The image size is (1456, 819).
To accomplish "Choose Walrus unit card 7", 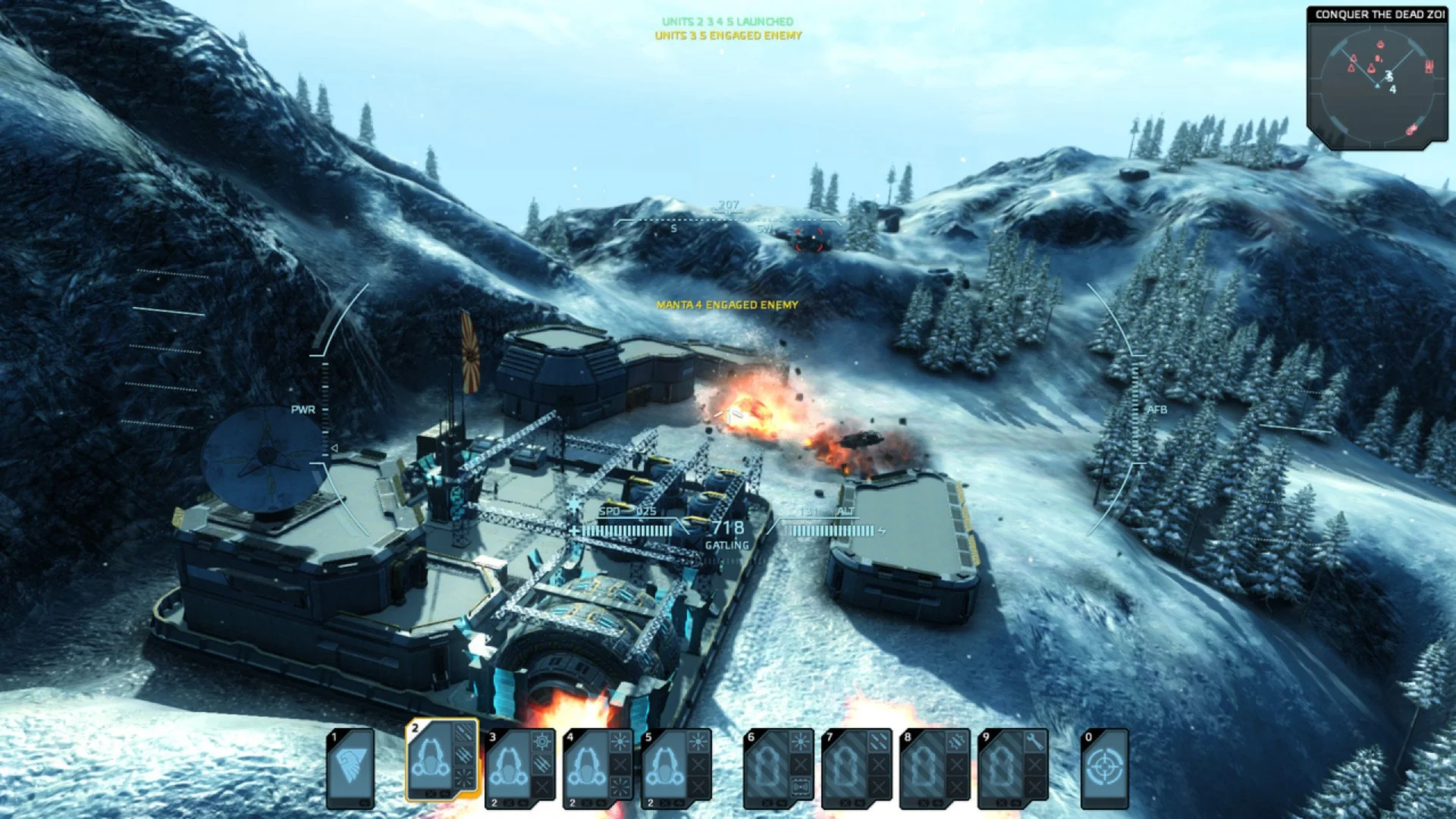I will [x=857, y=767].
